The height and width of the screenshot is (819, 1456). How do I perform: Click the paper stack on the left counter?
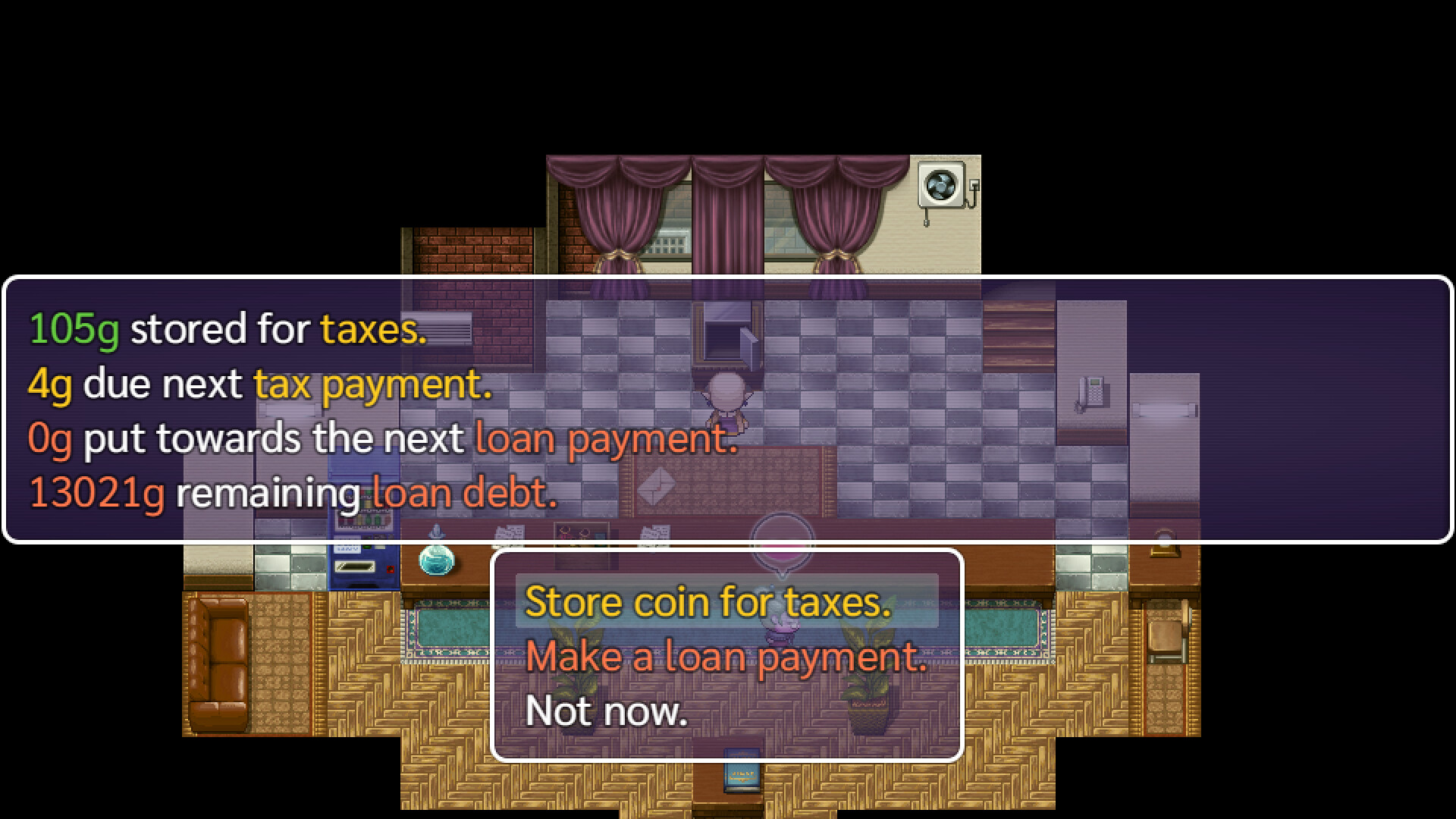(510, 531)
